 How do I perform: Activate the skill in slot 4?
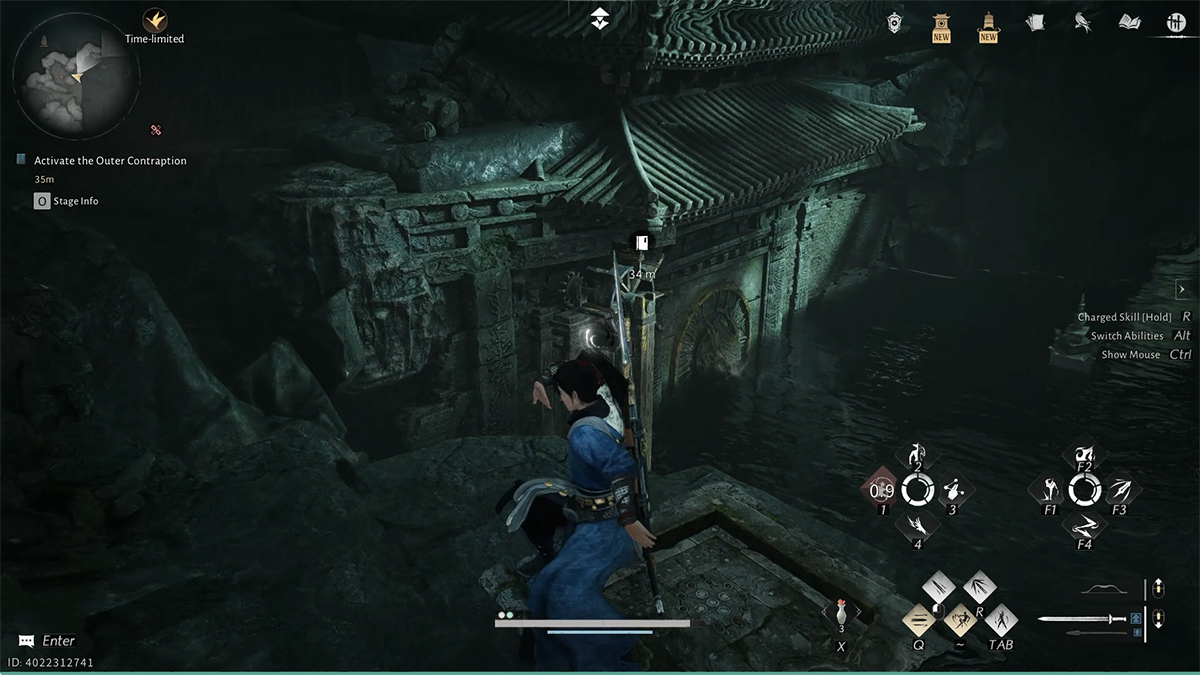pos(917,526)
